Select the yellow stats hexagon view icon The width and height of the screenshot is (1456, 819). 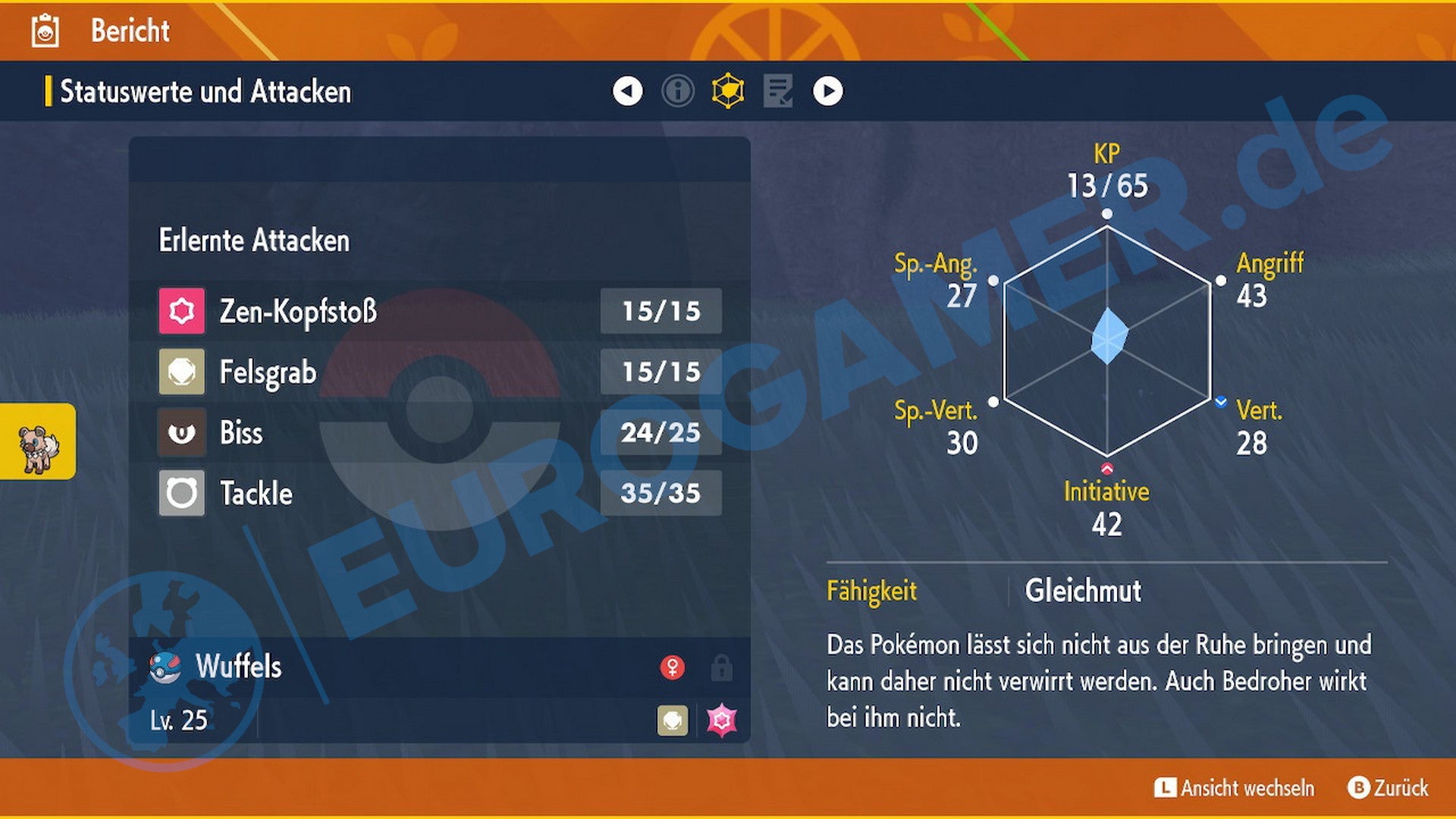click(x=729, y=91)
